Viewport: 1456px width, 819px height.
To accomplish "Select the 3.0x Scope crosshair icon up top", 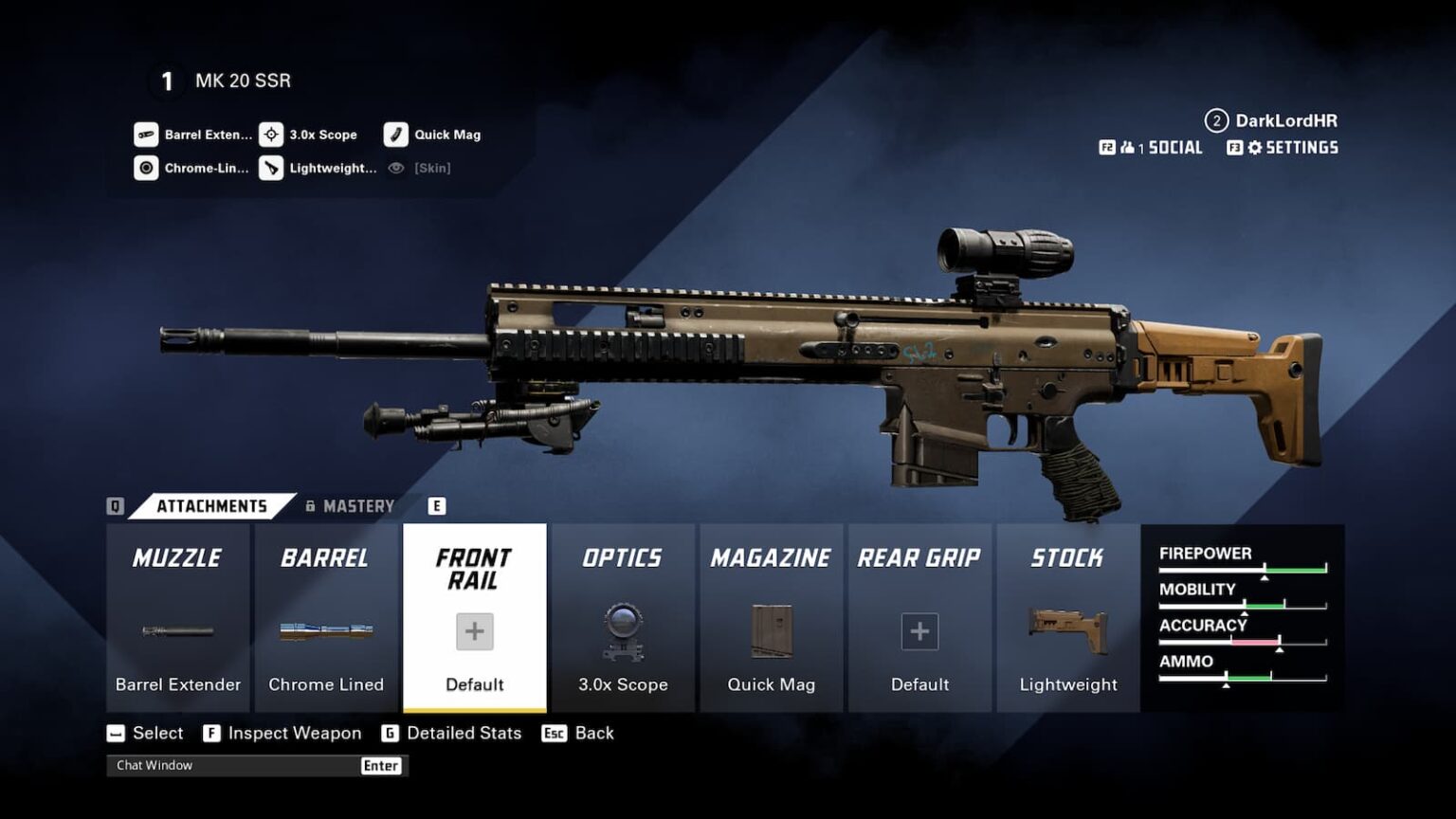I will point(272,134).
